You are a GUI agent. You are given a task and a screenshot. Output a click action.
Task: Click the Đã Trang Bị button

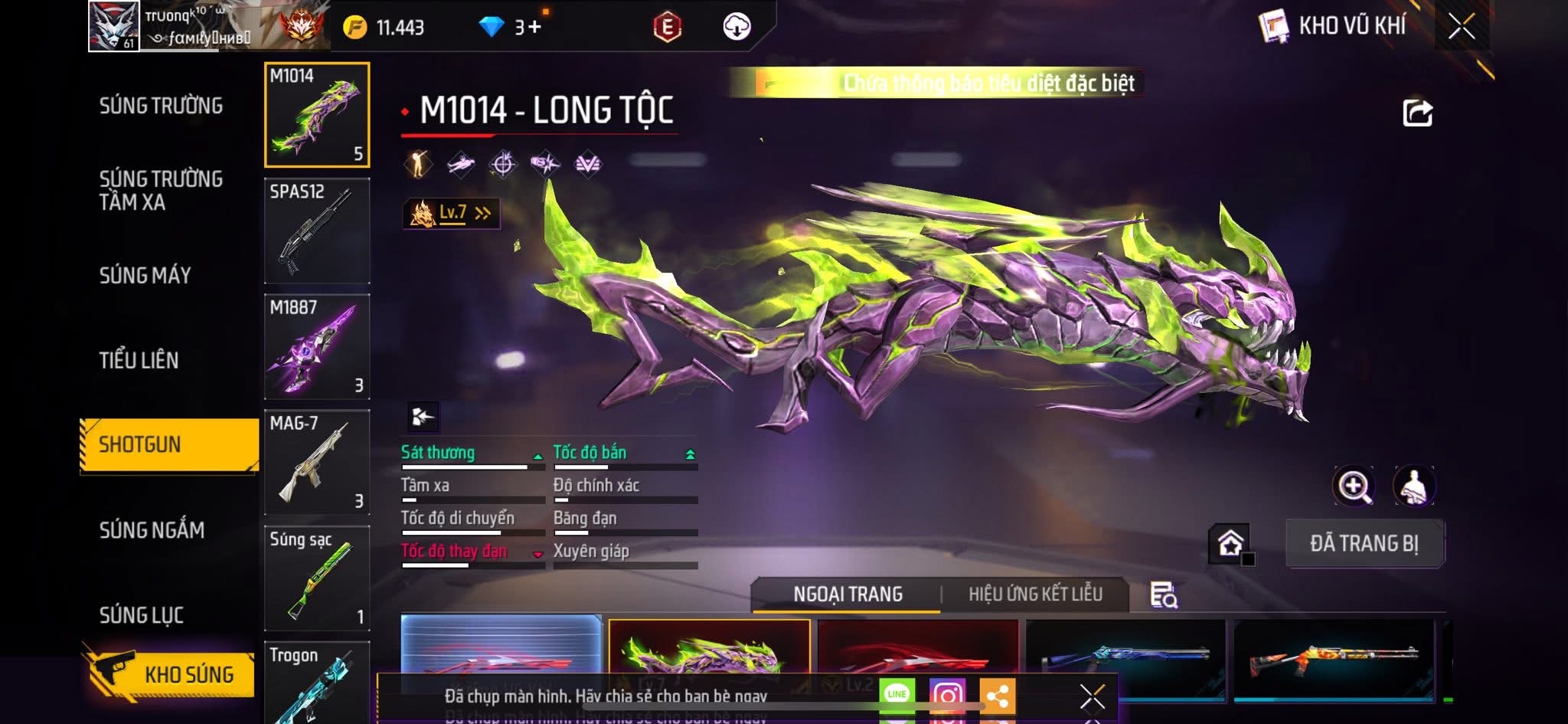pyautogui.click(x=1364, y=543)
